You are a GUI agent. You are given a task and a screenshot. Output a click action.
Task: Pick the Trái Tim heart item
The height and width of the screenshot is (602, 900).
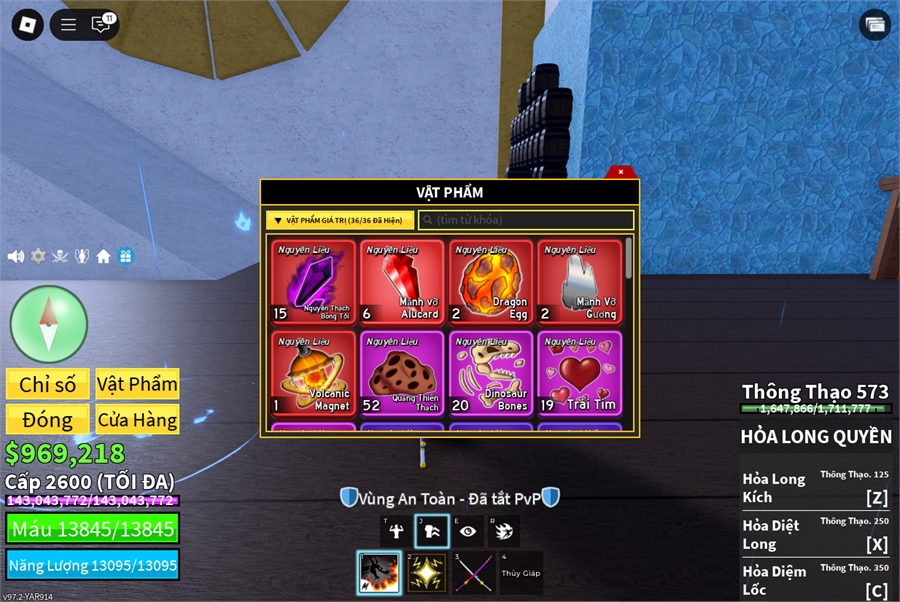point(579,372)
